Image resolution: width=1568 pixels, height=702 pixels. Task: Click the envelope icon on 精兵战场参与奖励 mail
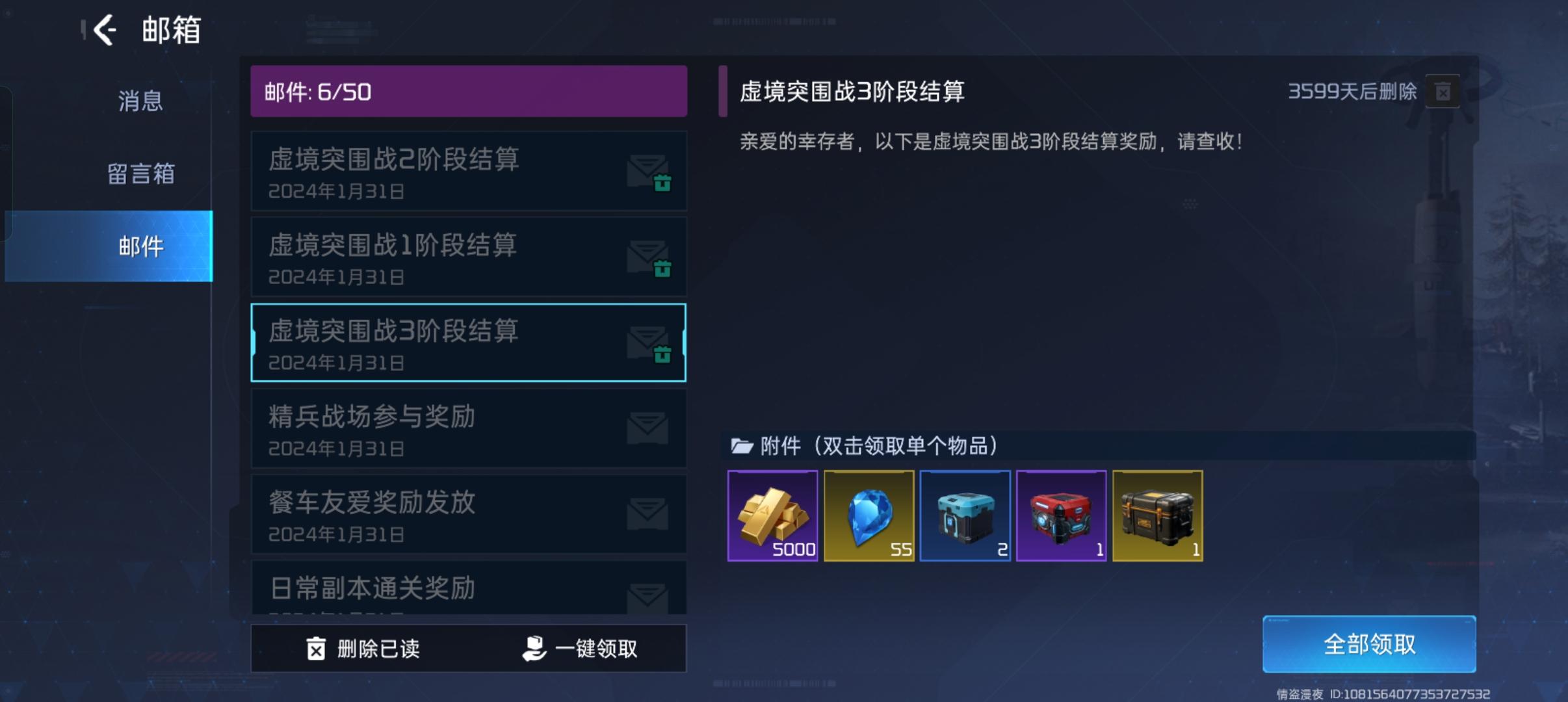click(647, 428)
